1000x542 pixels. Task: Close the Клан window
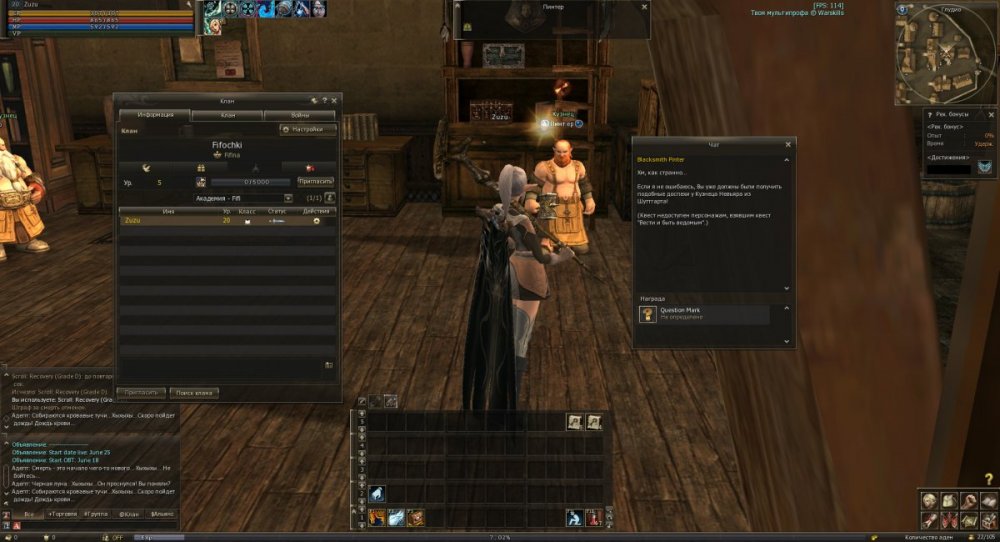(x=334, y=100)
